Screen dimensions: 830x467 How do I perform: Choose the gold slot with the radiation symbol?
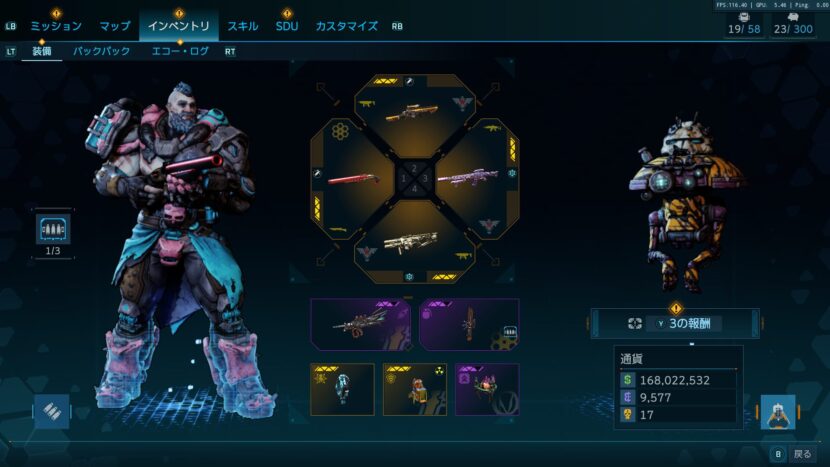pyautogui.click(x=415, y=389)
